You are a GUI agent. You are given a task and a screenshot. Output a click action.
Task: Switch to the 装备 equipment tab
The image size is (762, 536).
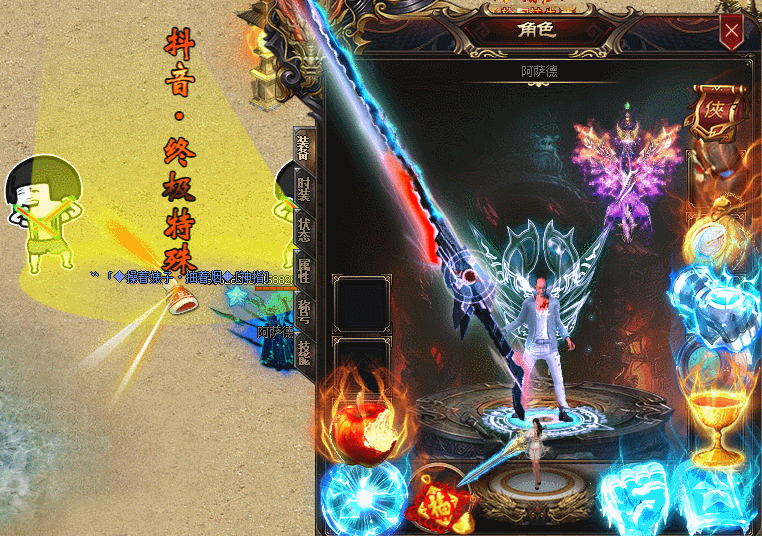304,148
